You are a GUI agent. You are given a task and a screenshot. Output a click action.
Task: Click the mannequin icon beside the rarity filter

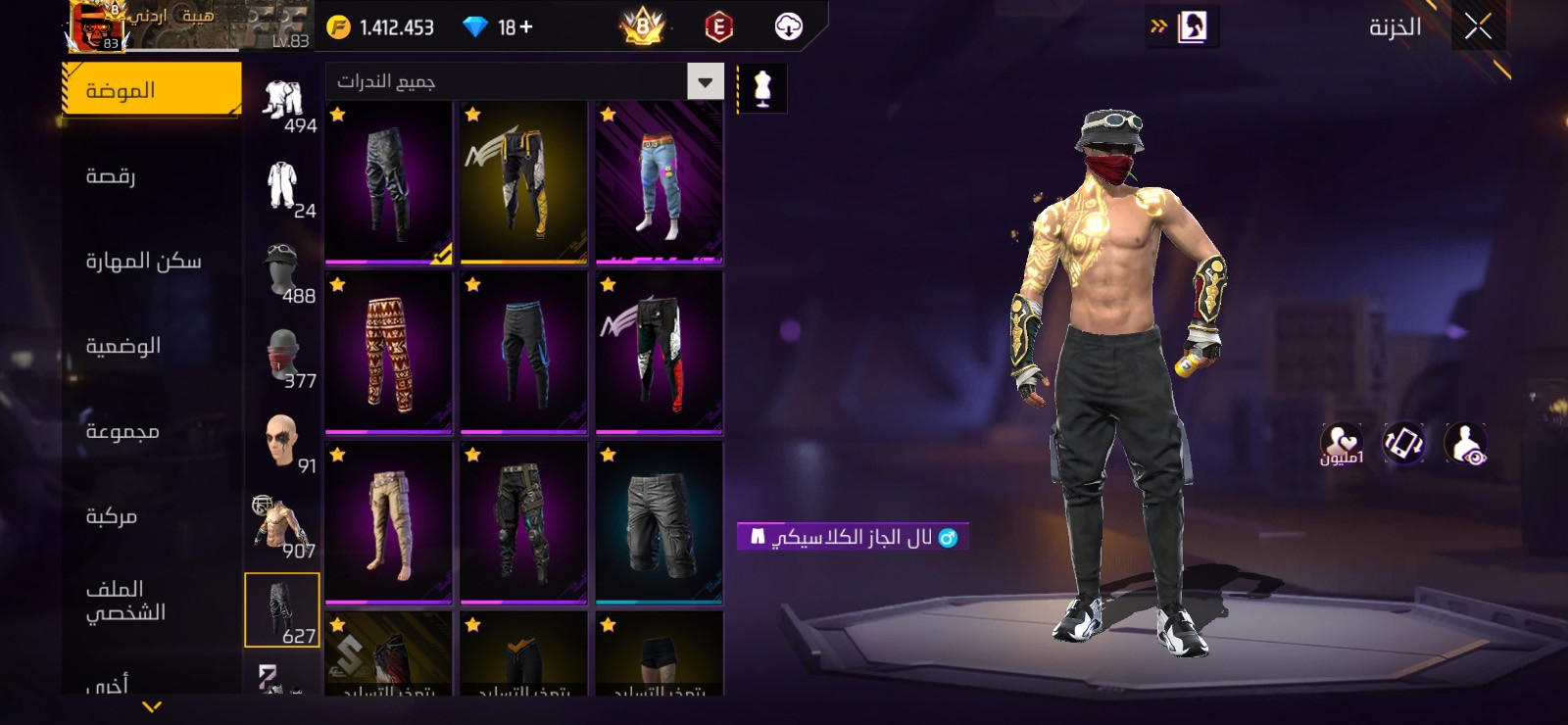tap(762, 88)
